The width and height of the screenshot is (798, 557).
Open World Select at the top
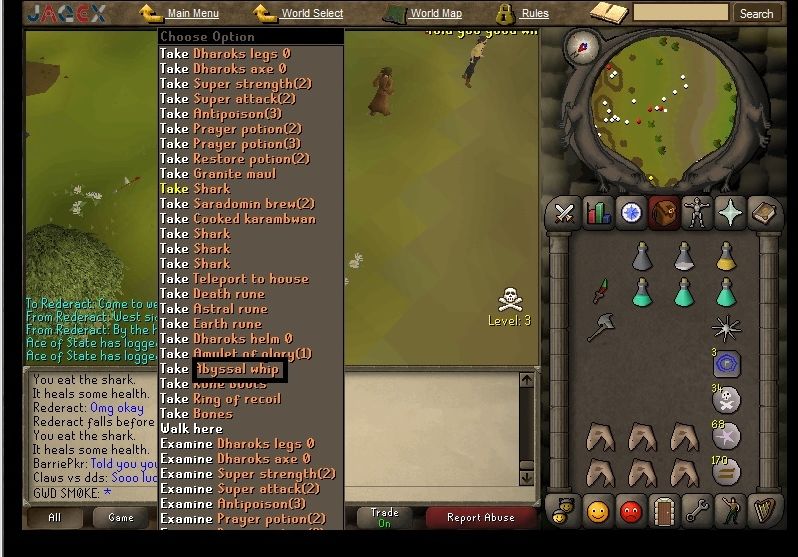pos(311,14)
